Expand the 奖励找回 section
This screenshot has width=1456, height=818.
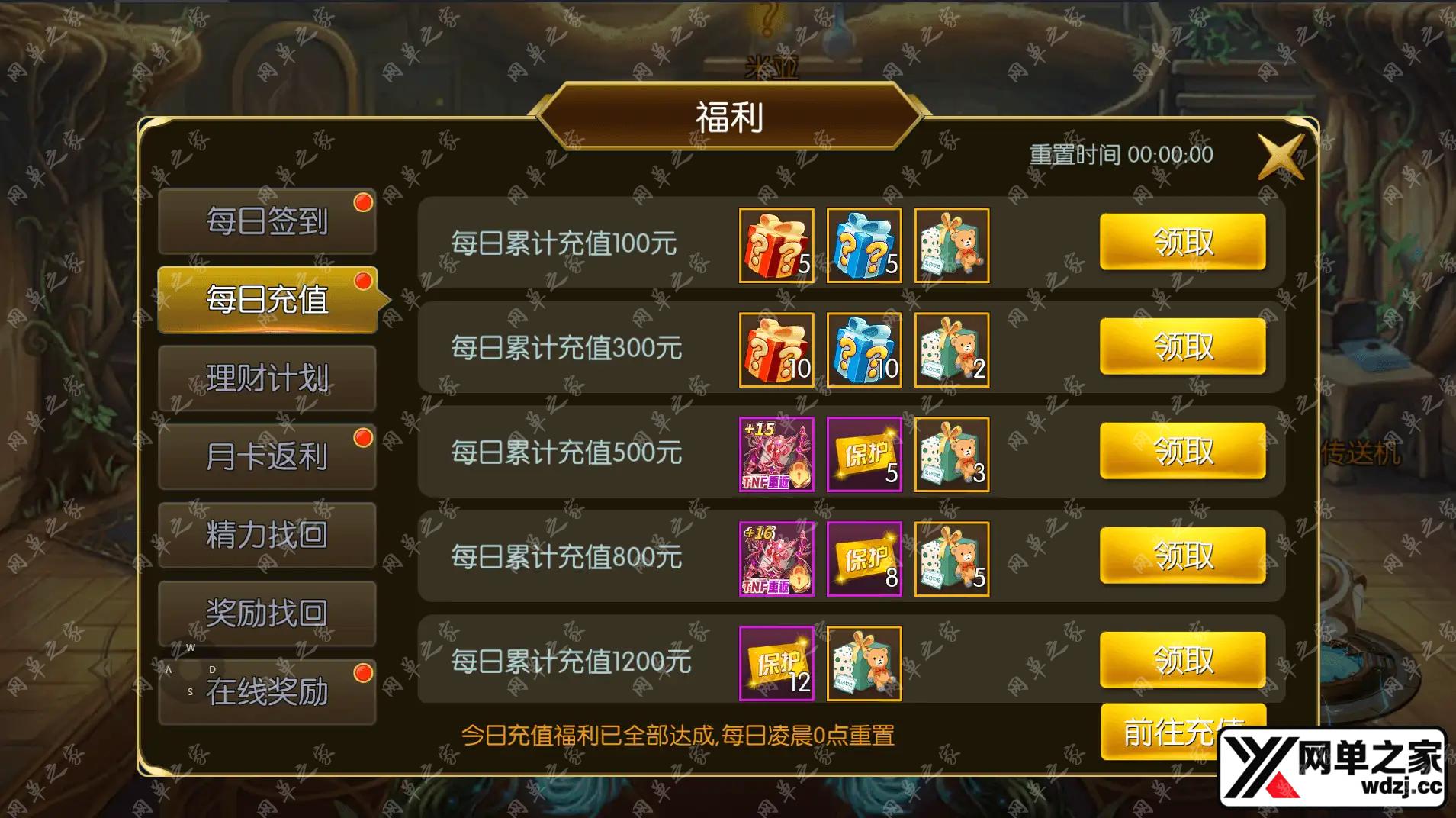267,613
